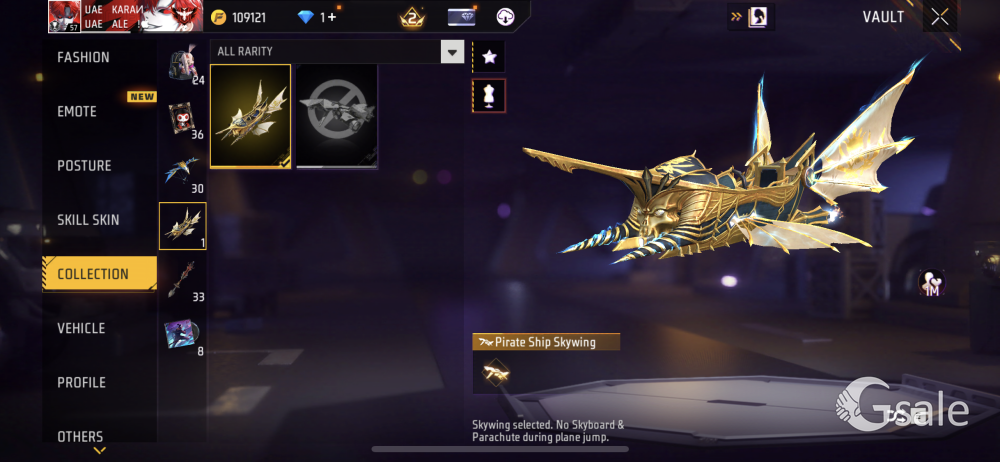The image size is (1000, 462).
Task: Choose the Collection tab
Action: point(93,274)
